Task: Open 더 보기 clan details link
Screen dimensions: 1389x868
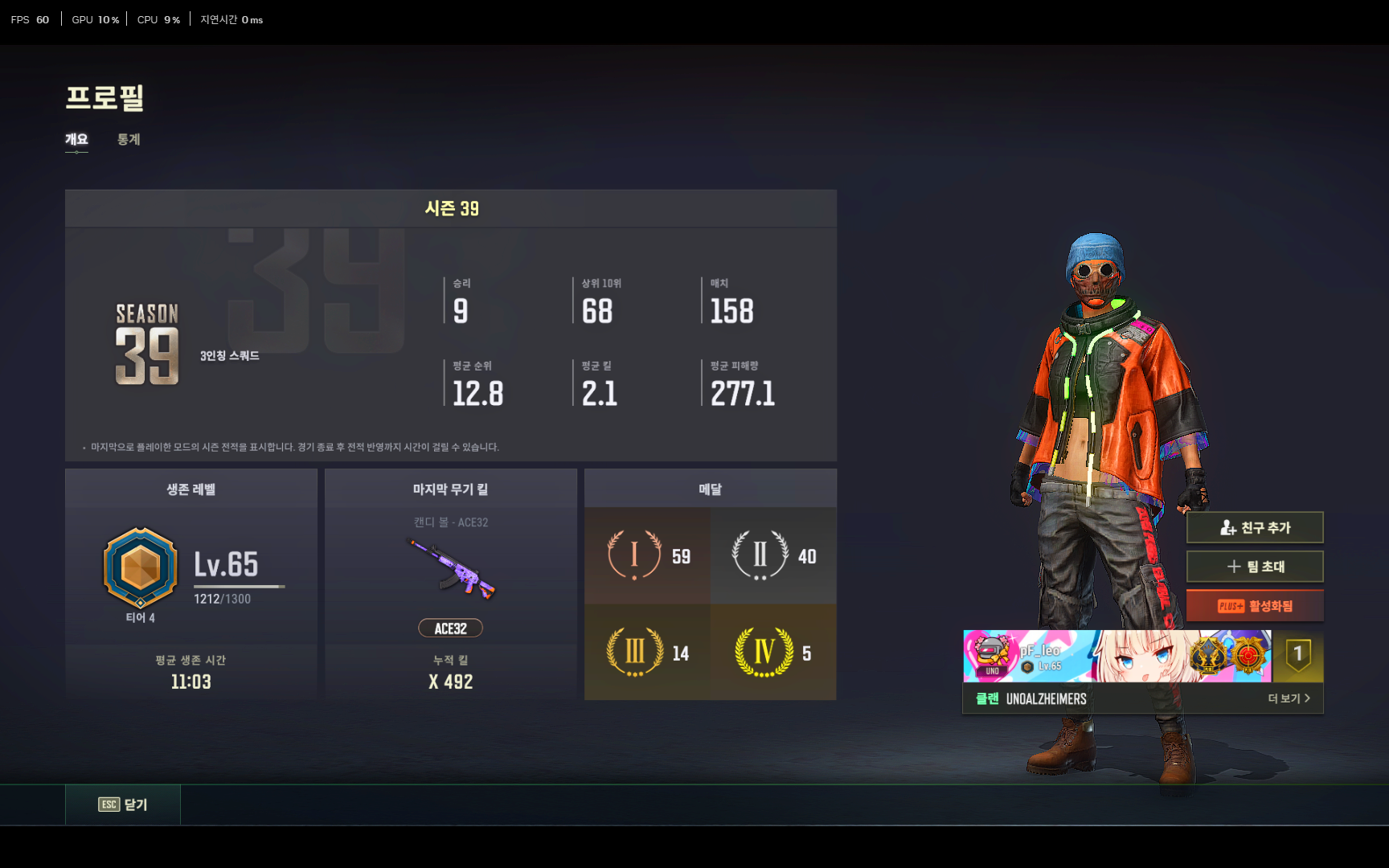Action: 1289,698
